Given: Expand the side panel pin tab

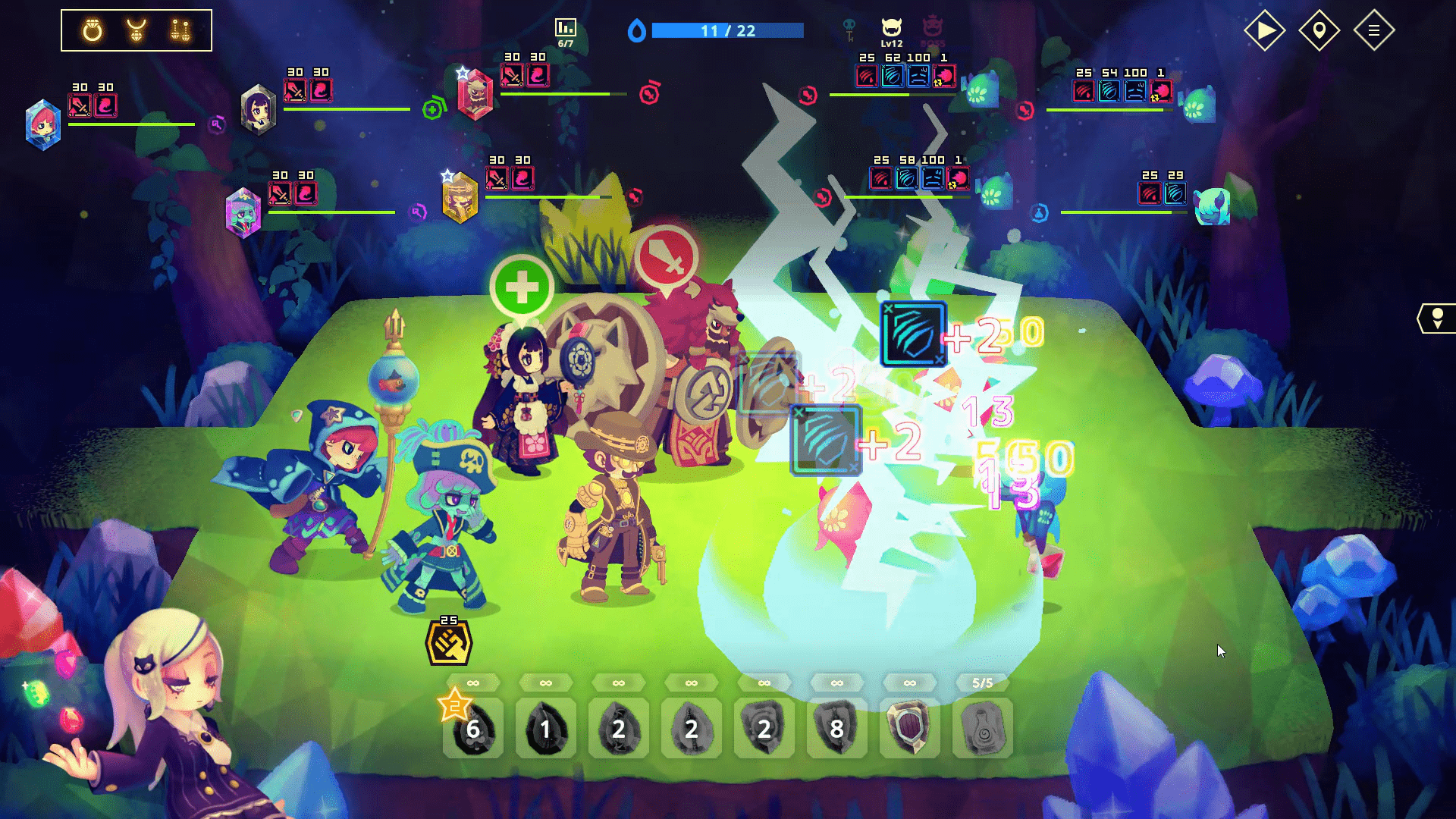Looking at the screenshot, I should point(1437,318).
